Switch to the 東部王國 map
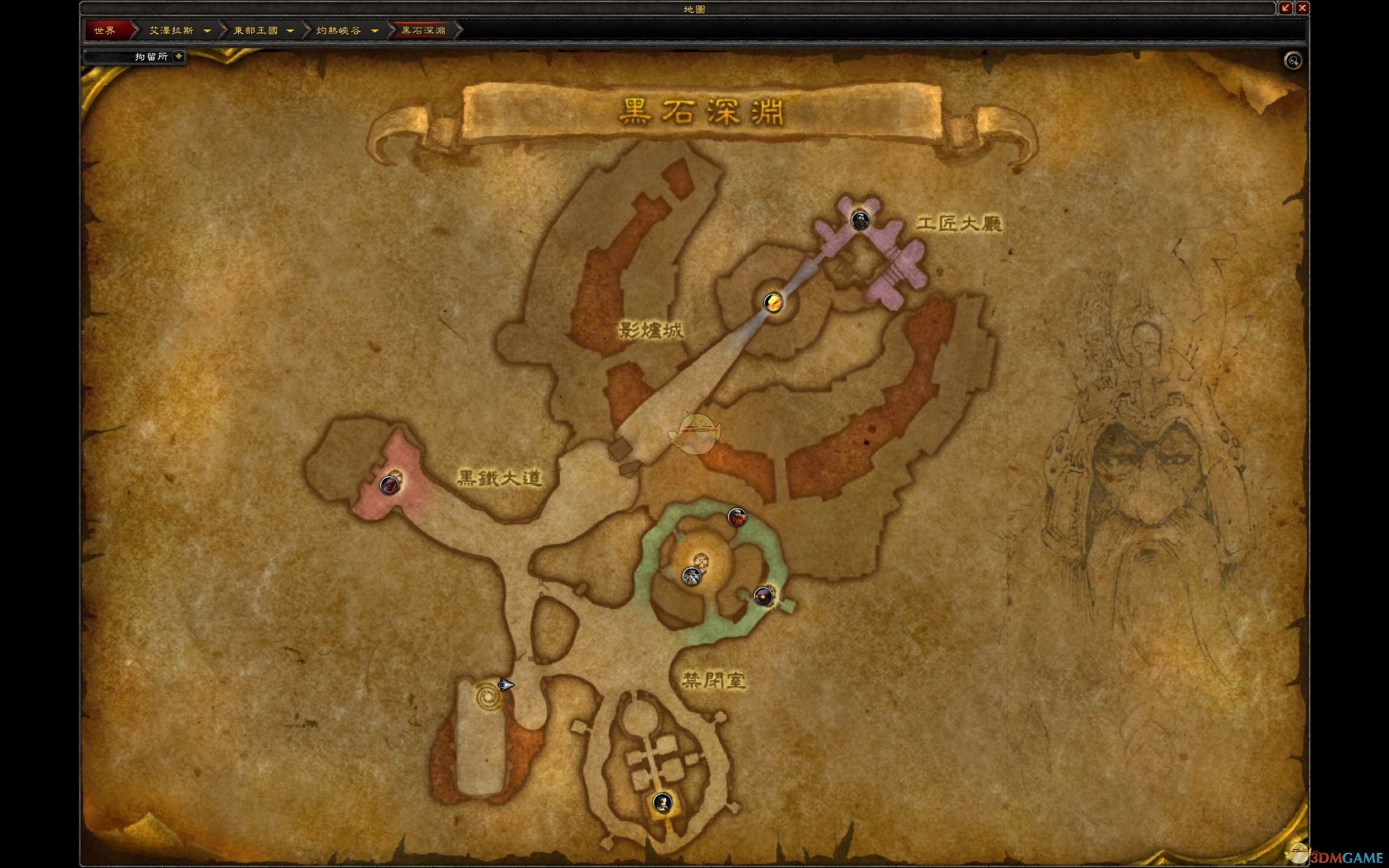The width and height of the screenshot is (1389, 868). [256, 30]
